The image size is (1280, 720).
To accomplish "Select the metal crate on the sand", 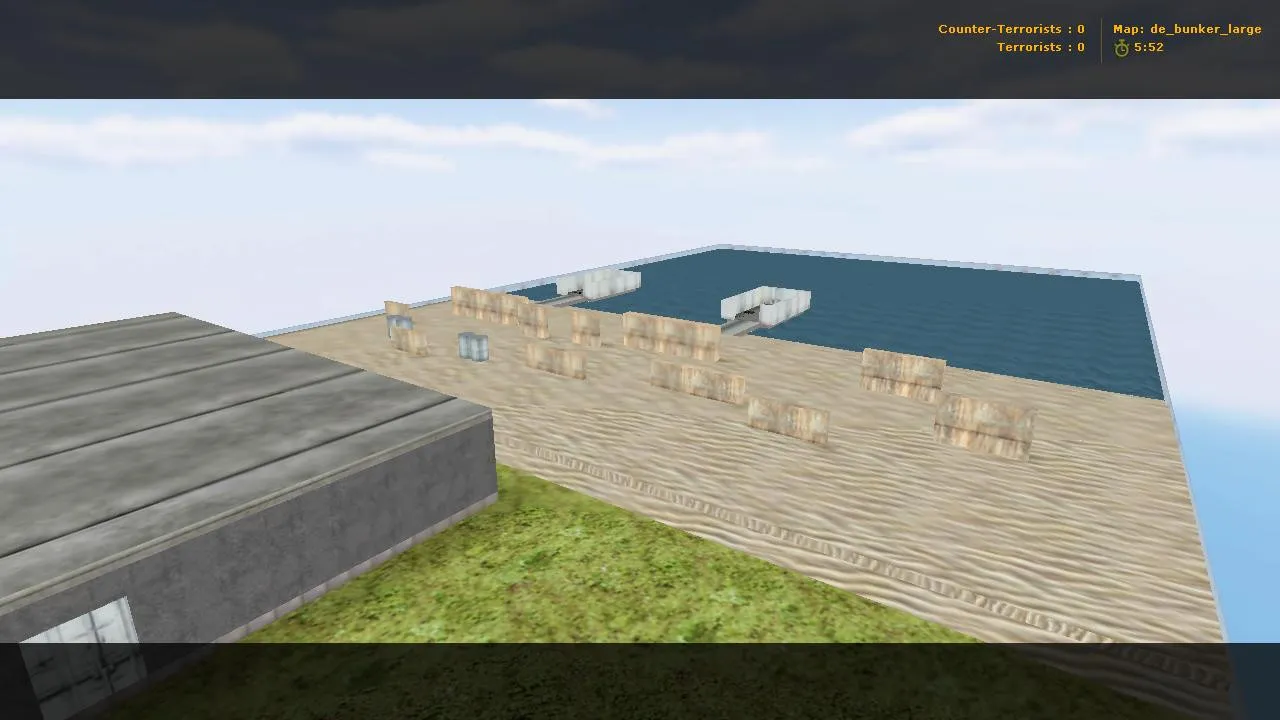I will click(472, 346).
